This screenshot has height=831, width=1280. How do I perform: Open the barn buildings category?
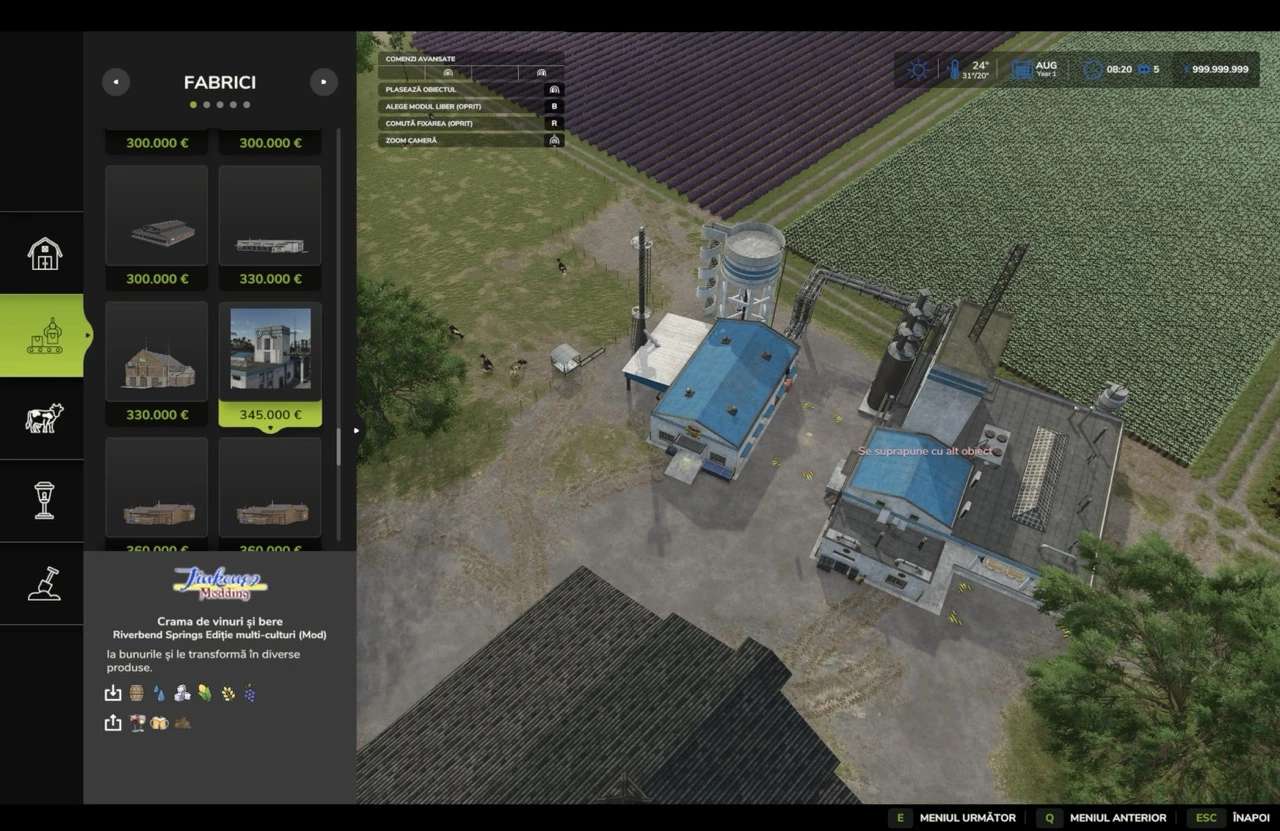[44, 253]
